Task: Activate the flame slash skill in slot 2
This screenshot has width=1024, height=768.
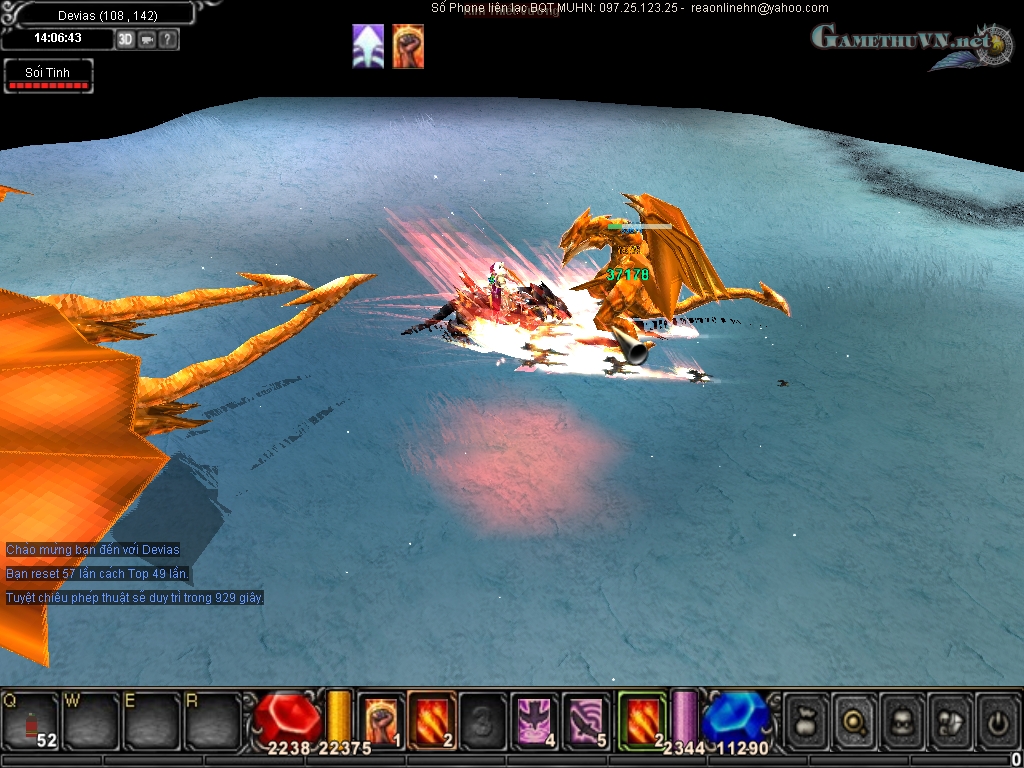Action: (x=432, y=719)
